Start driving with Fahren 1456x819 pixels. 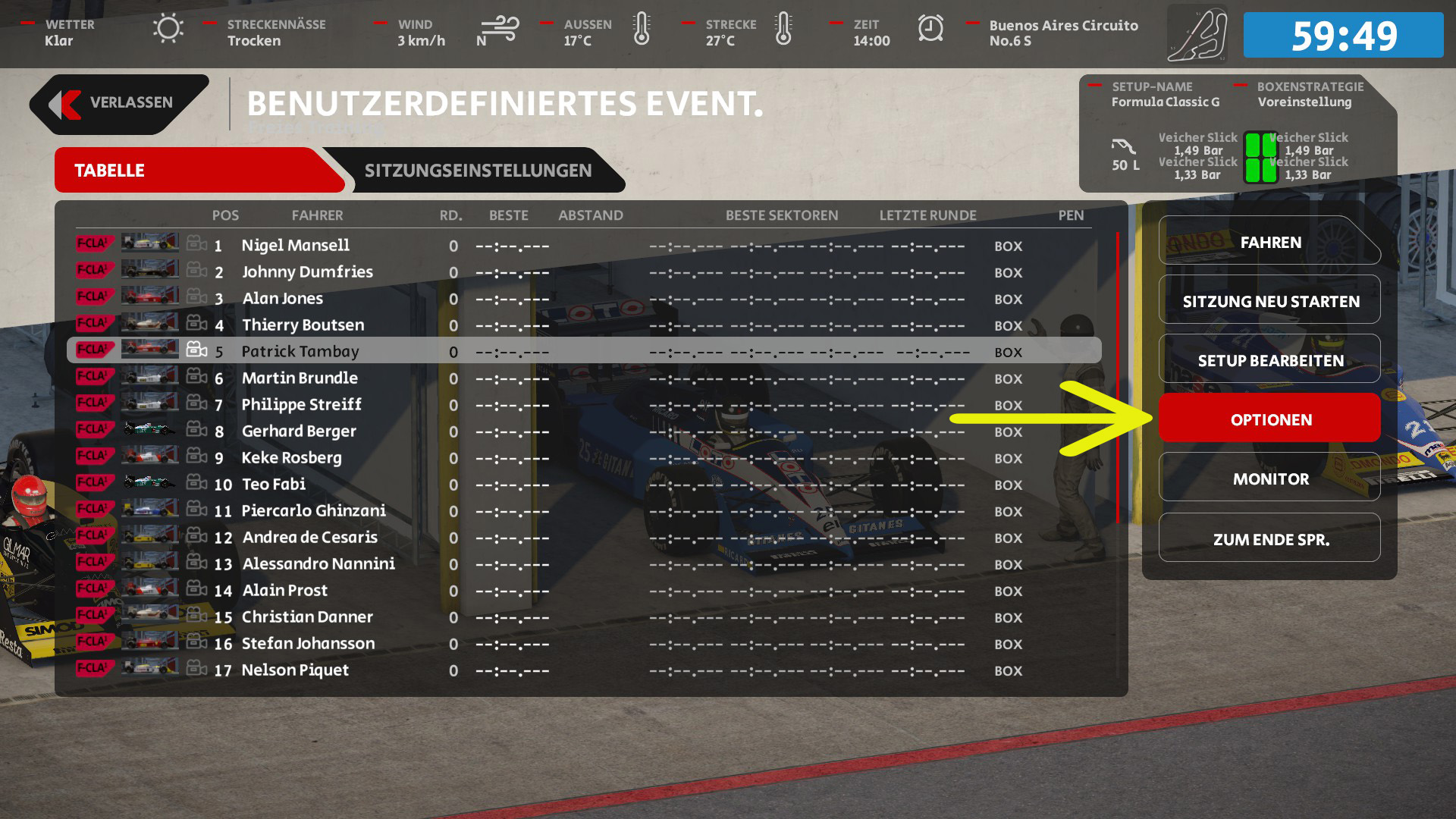click(1269, 243)
